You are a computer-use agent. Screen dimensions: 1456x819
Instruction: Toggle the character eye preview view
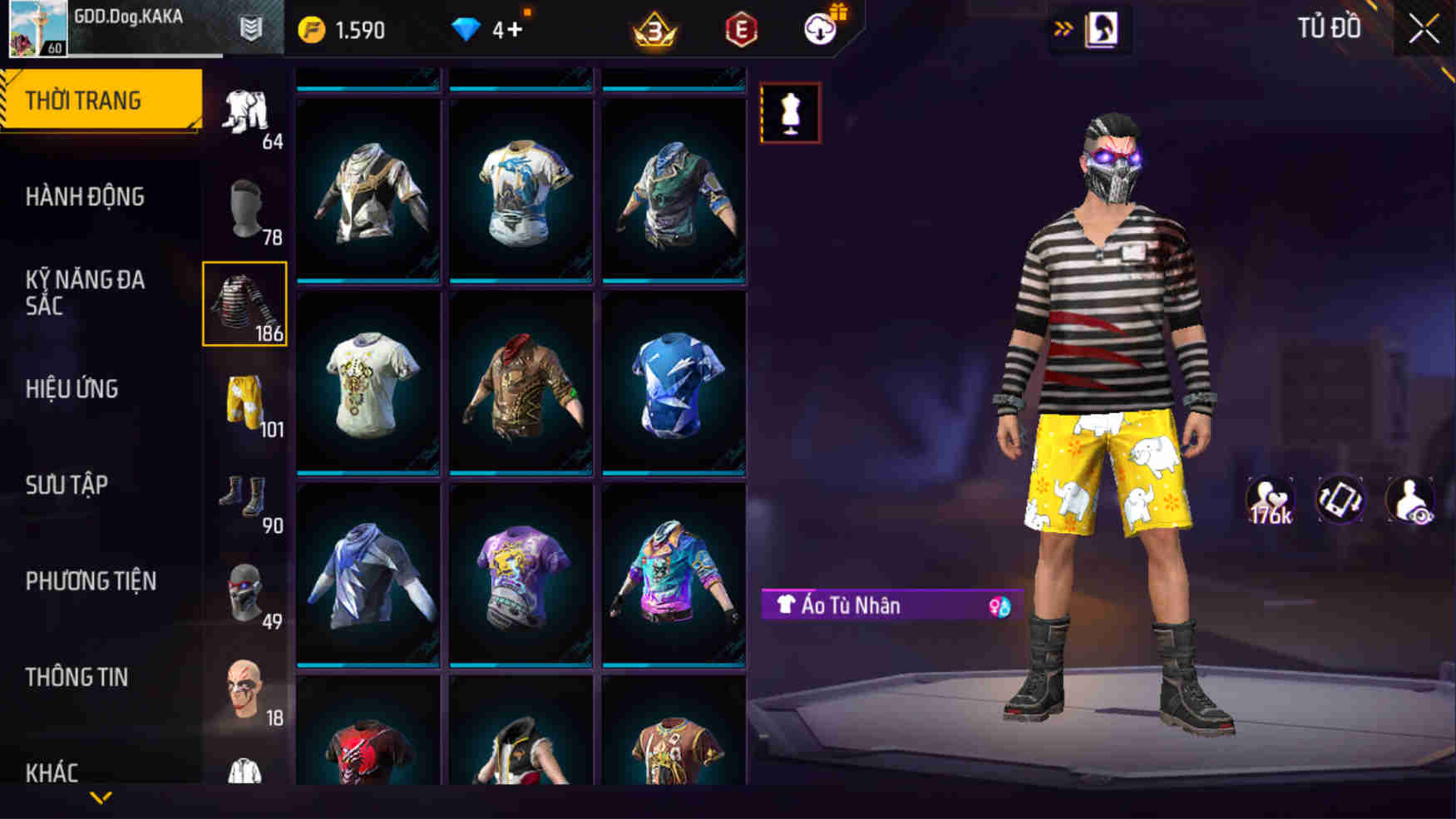click(x=1409, y=499)
